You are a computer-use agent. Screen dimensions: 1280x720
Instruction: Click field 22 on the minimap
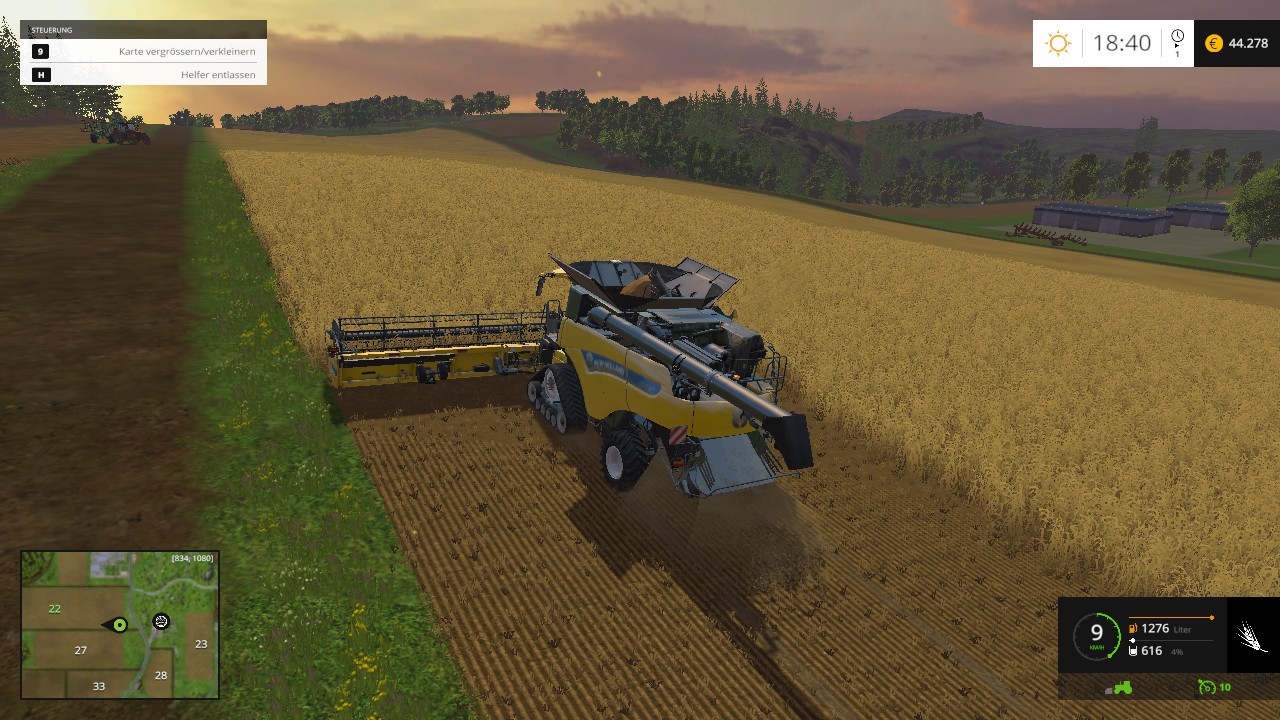[x=55, y=608]
